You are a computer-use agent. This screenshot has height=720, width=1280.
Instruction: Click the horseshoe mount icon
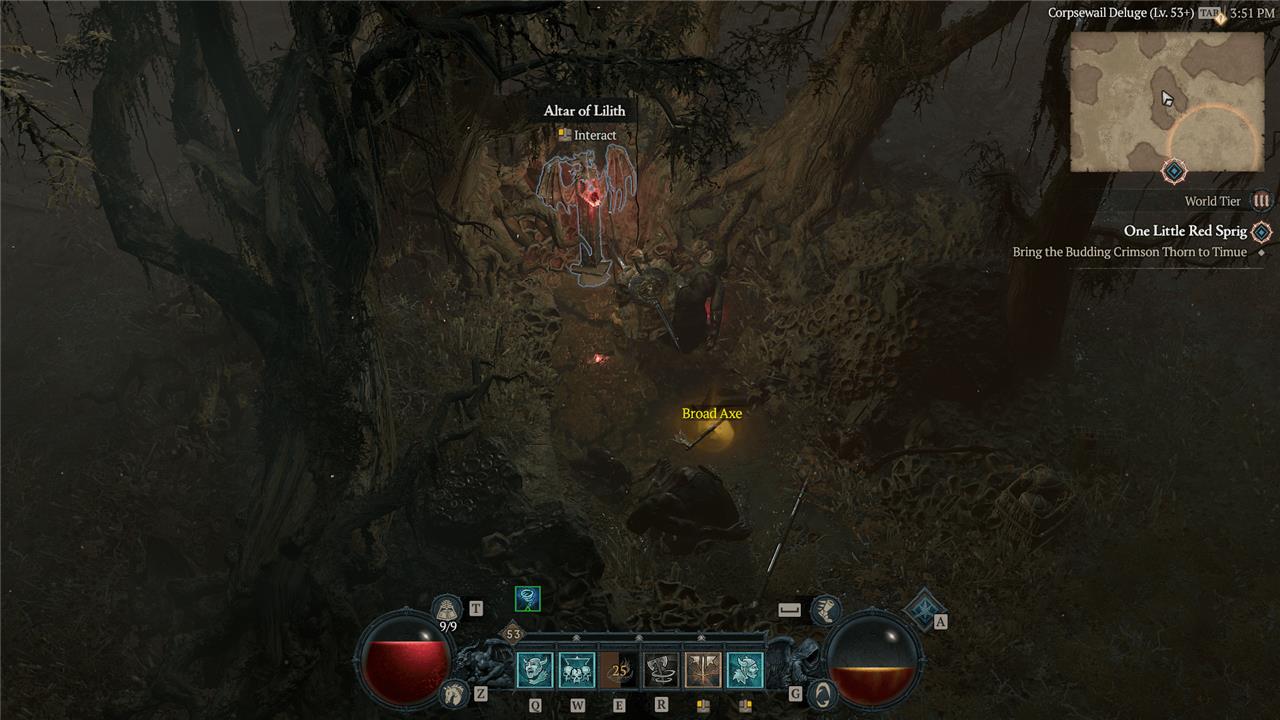coord(454,691)
